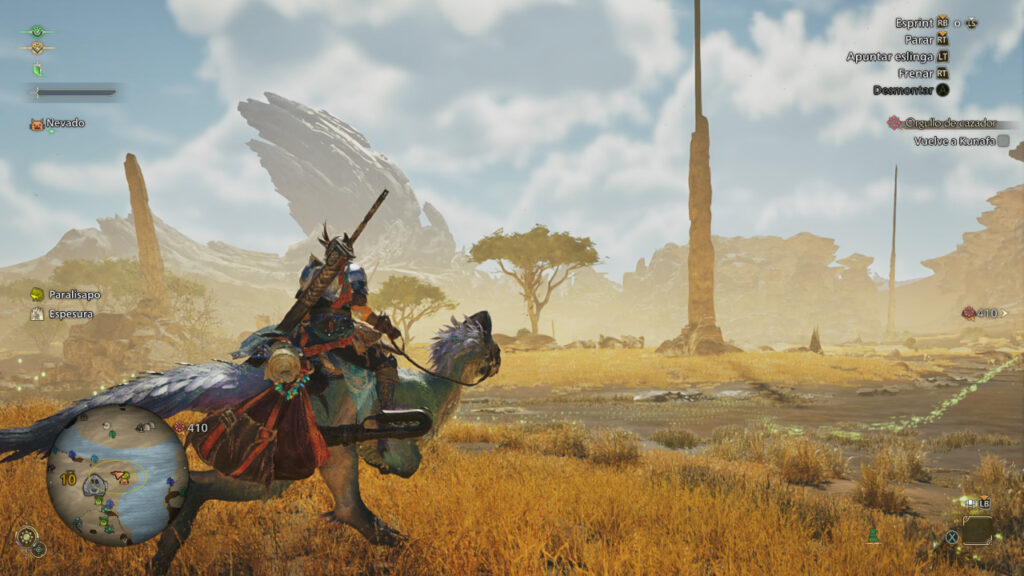Click the green sharpness gauge icon

point(38,69)
